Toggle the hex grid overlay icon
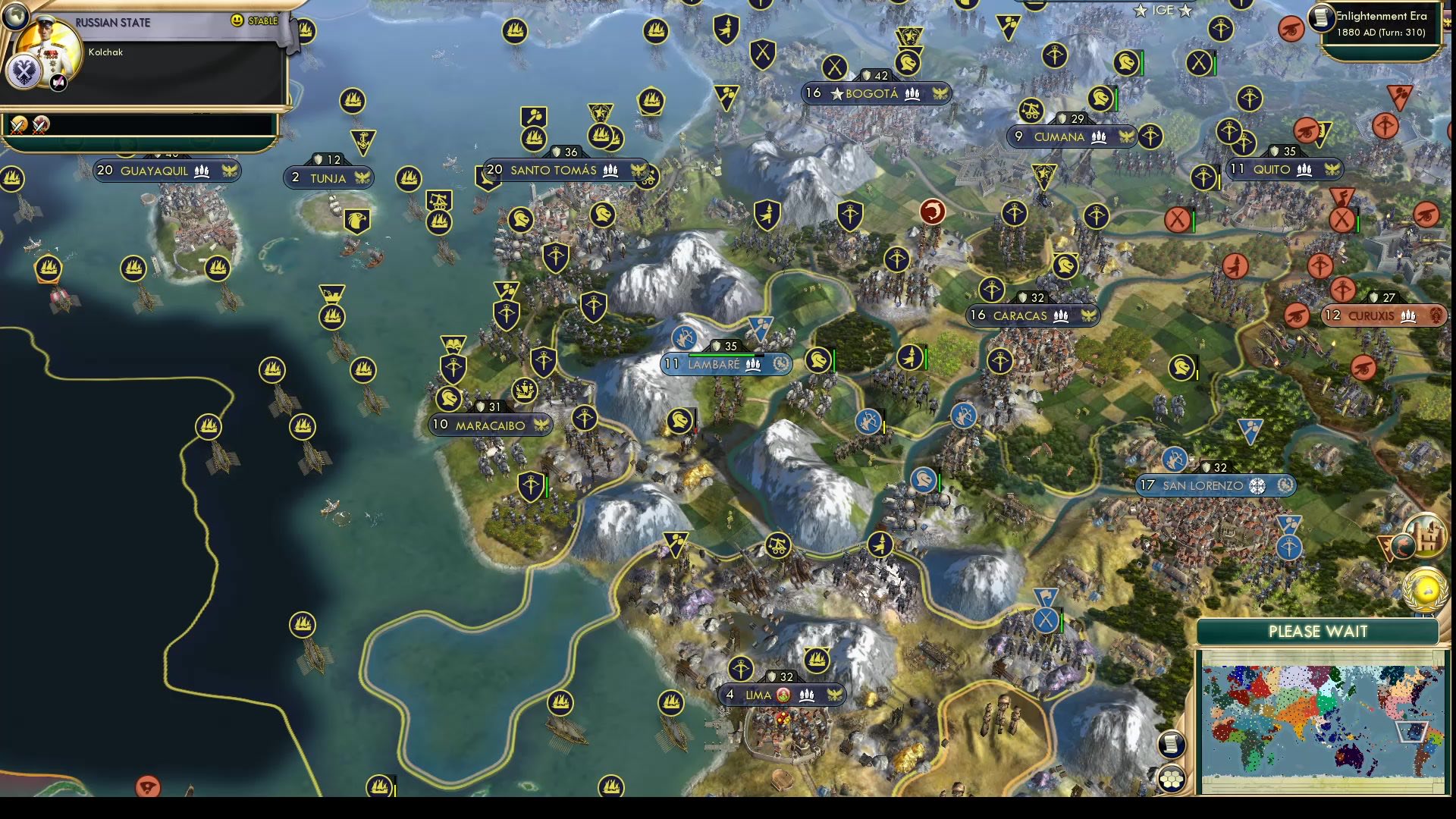 pos(1172,781)
